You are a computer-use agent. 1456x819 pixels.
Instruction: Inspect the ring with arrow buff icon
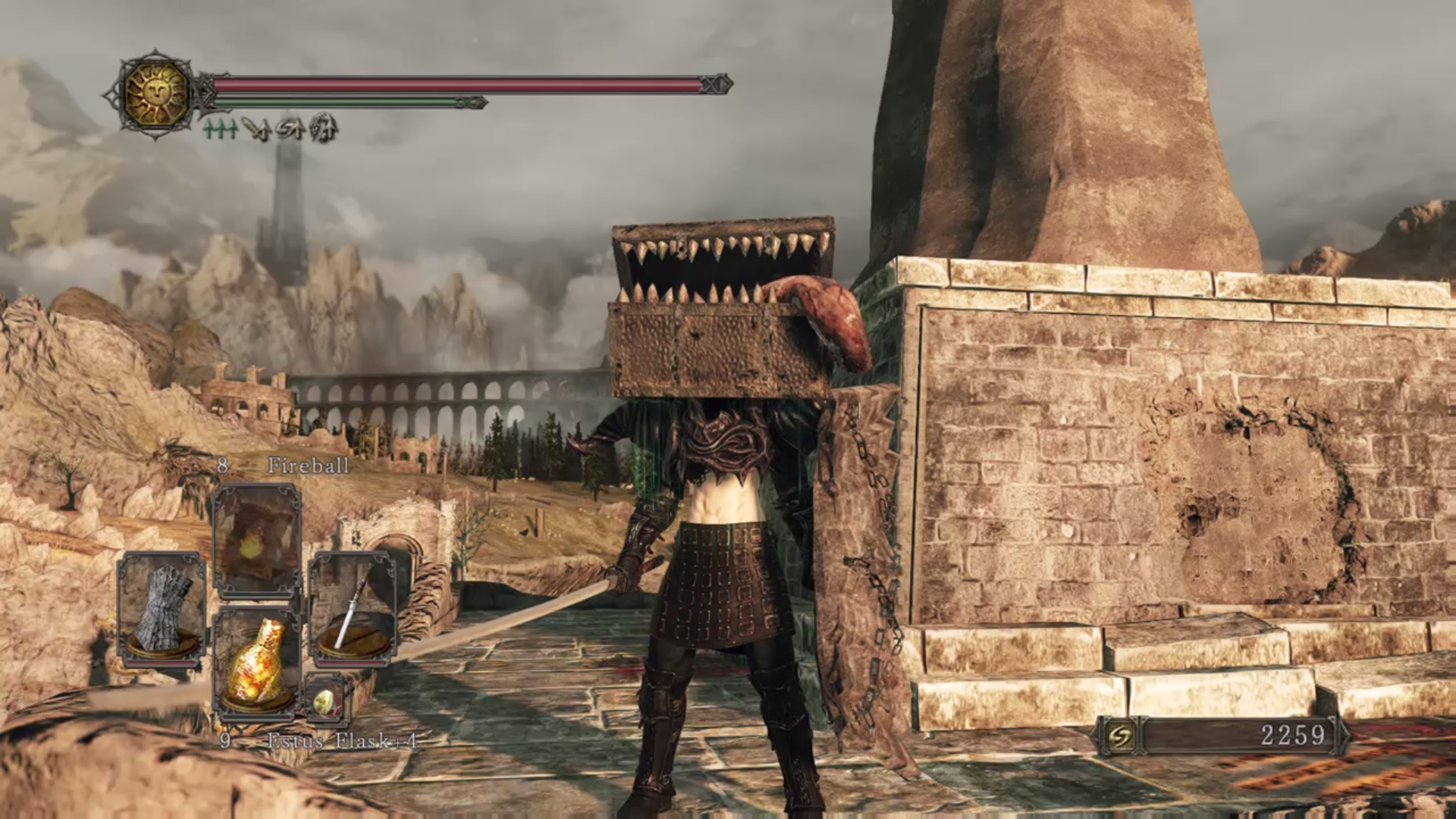tap(290, 130)
